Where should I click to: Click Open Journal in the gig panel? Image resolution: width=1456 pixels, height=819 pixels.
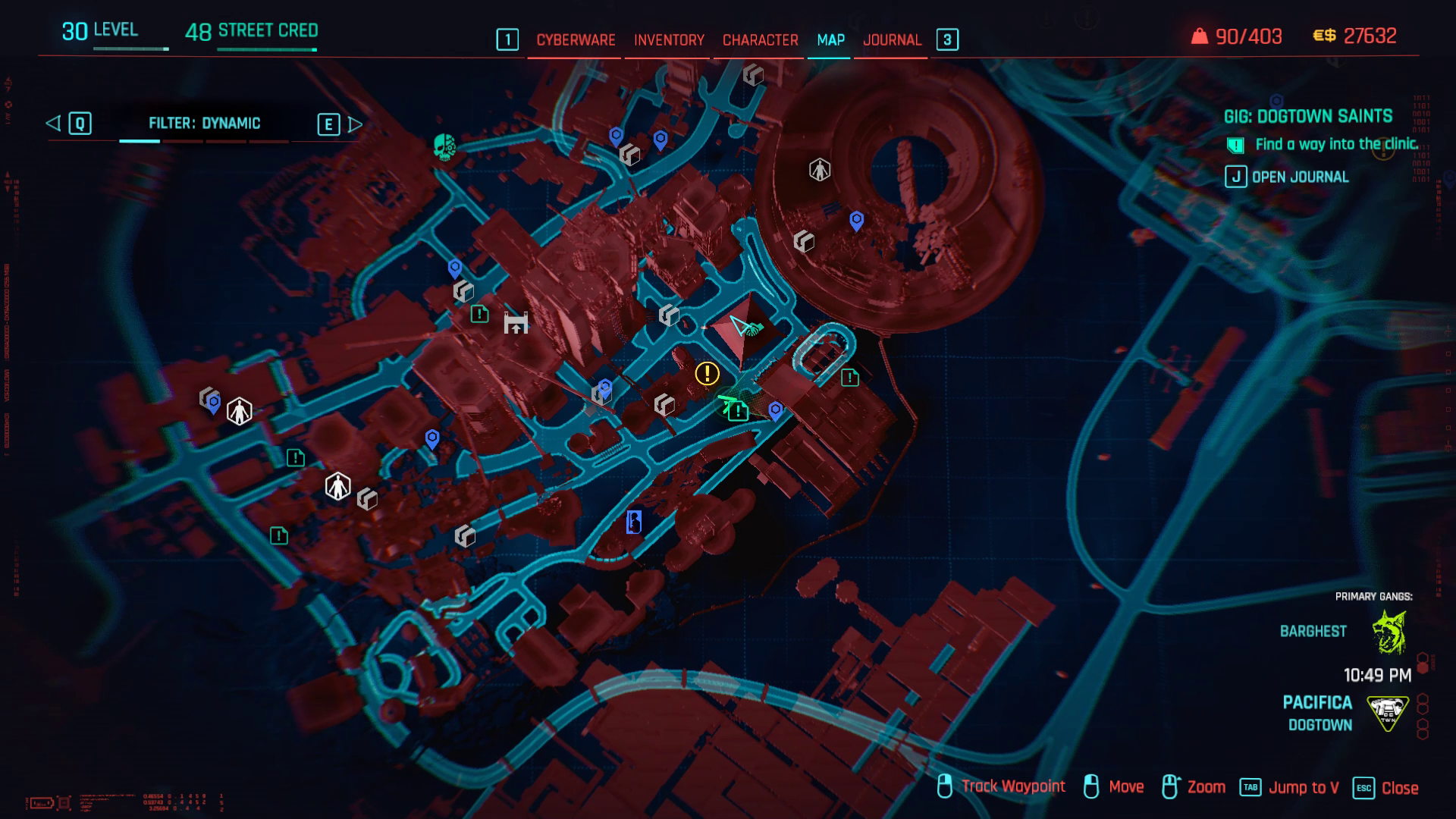pos(1301,177)
